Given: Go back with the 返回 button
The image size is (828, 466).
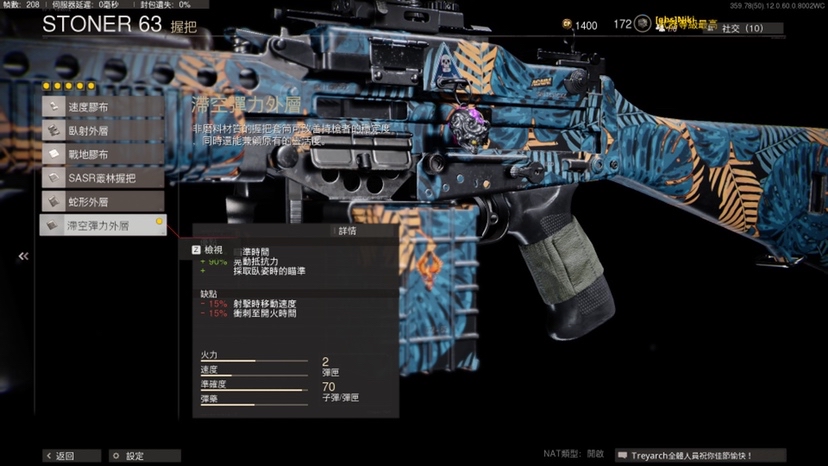Looking at the screenshot, I should pos(59,456).
